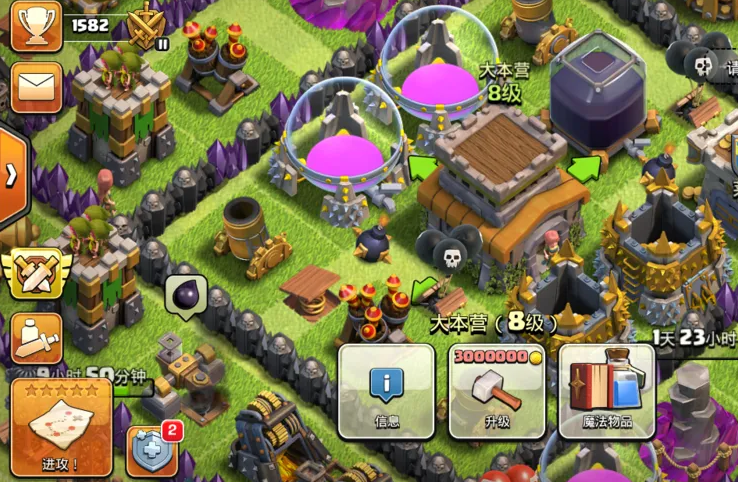The width and height of the screenshot is (738, 482).
Task: Expand the orange arrow side panel
Action: pos(12,175)
